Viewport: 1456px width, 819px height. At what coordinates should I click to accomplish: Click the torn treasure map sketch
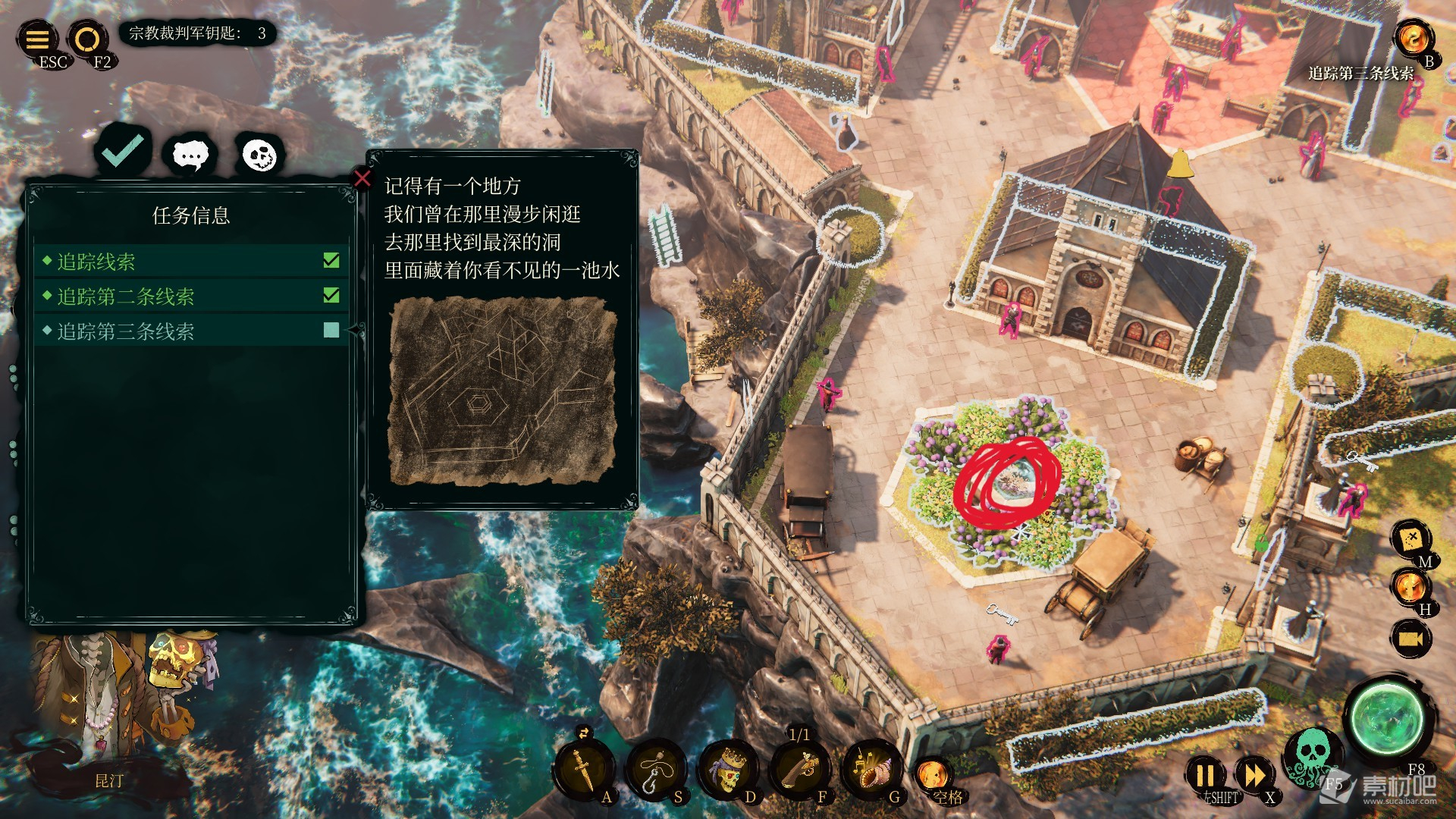(502, 391)
